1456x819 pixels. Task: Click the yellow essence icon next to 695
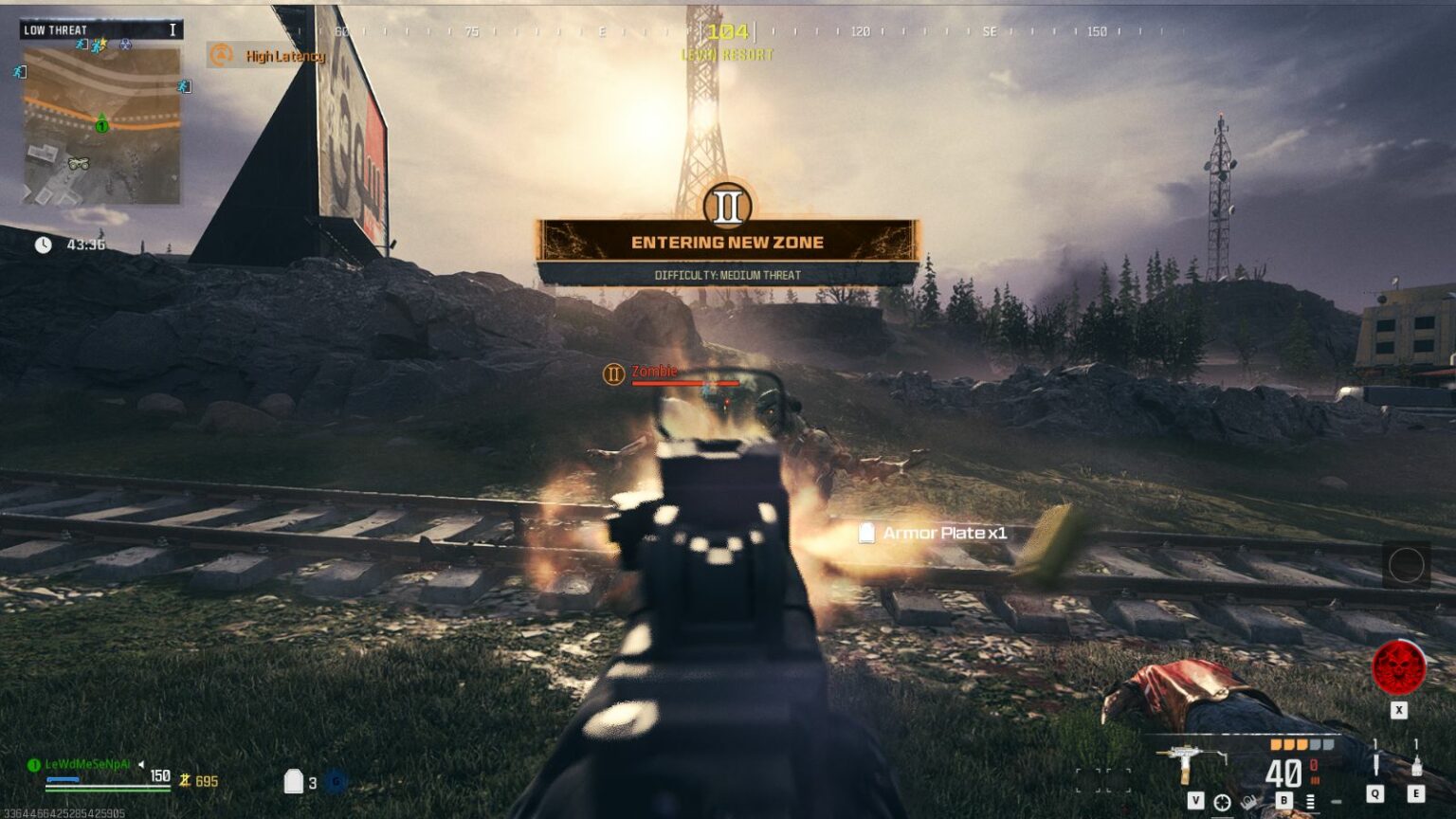[185, 781]
